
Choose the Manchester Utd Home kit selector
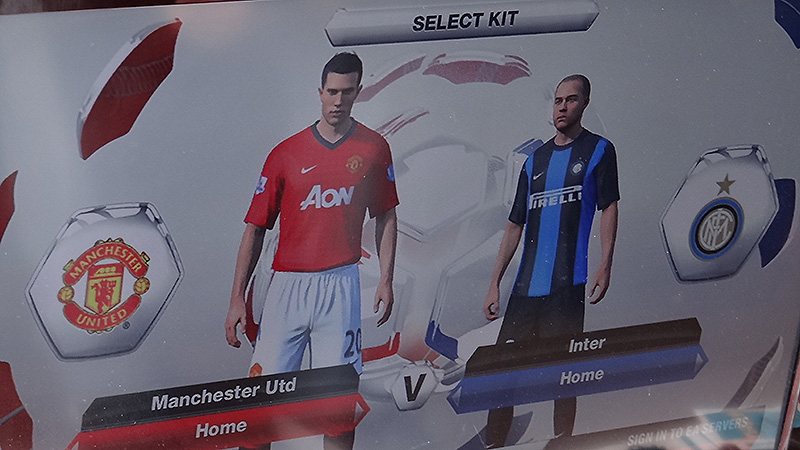pos(222,428)
